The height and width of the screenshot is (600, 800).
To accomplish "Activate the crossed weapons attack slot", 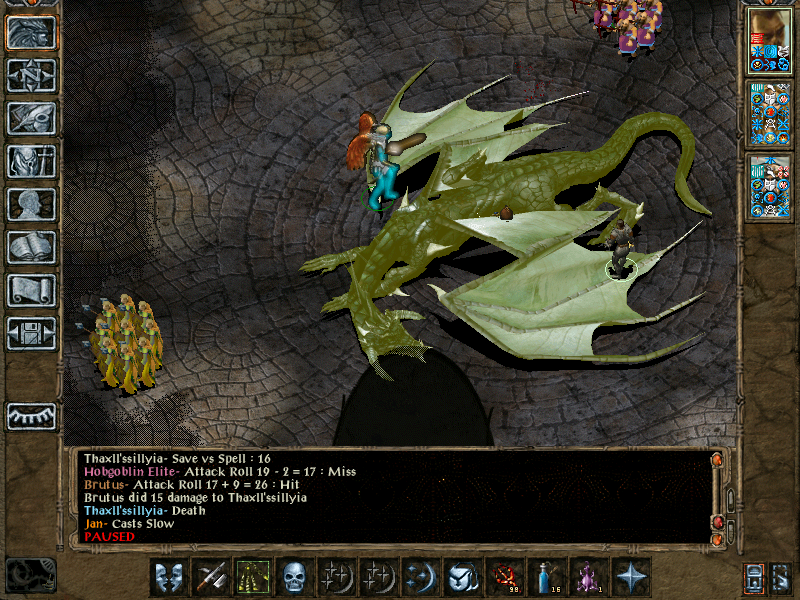I will tap(210, 576).
